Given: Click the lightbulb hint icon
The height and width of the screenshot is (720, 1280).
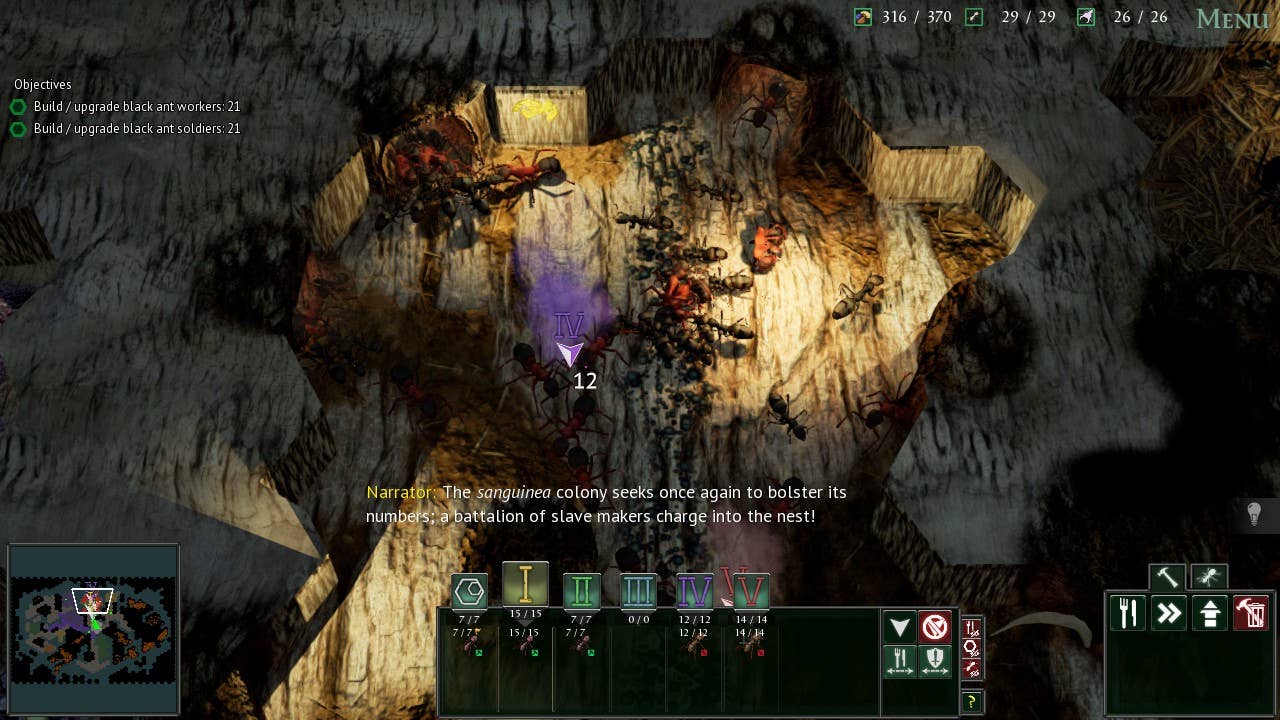Looking at the screenshot, I should click(1254, 514).
